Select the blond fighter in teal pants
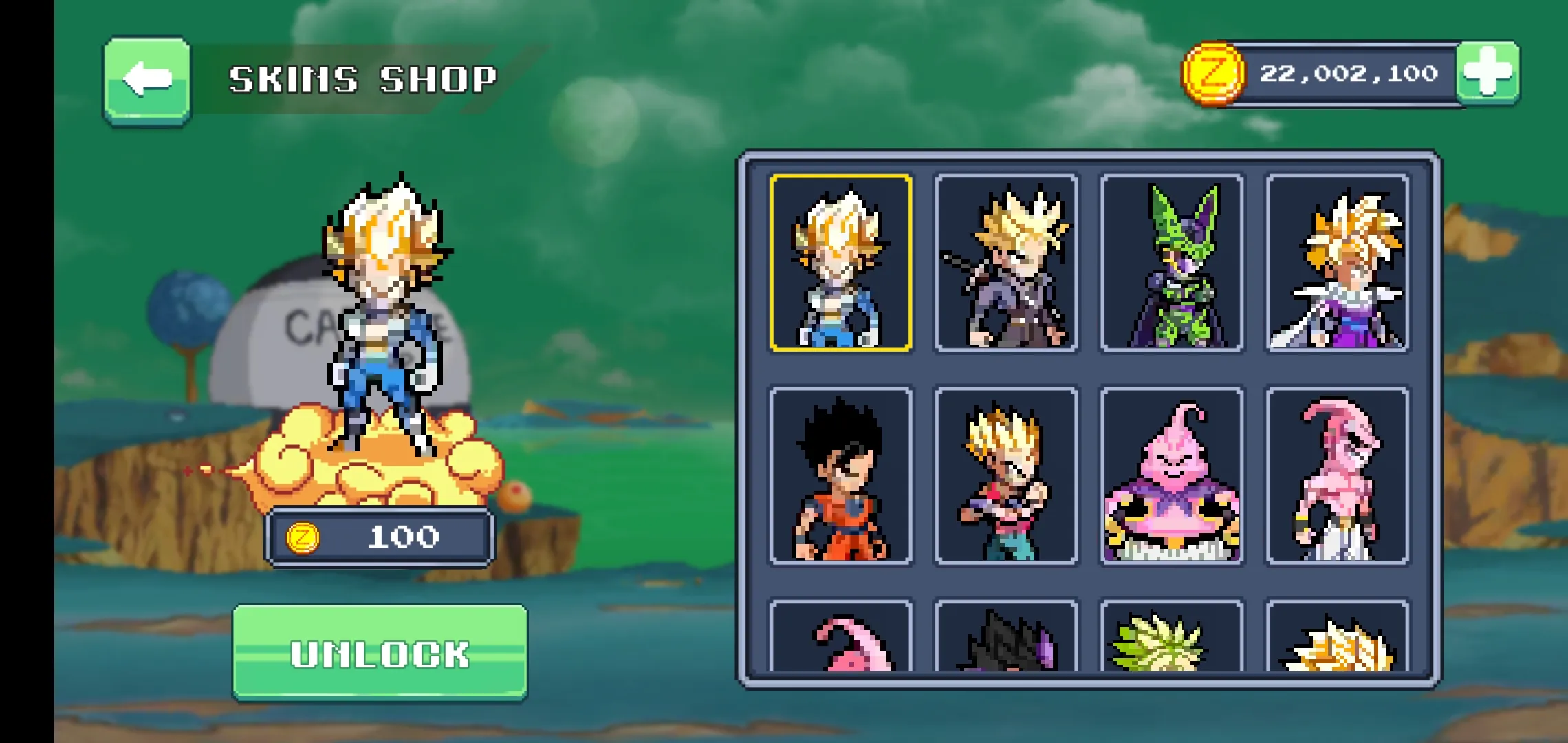Image resolution: width=1568 pixels, height=743 pixels. (x=1006, y=476)
